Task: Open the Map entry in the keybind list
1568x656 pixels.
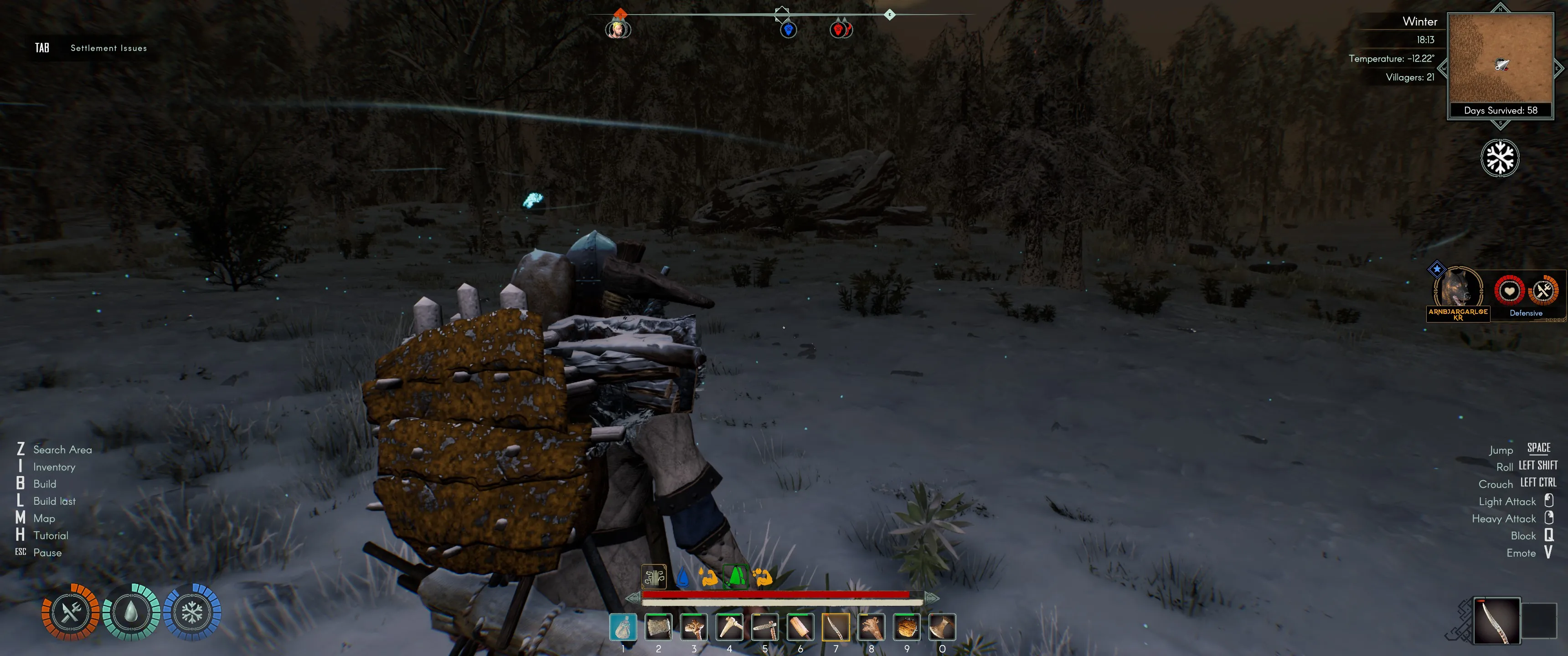Action: [x=44, y=518]
